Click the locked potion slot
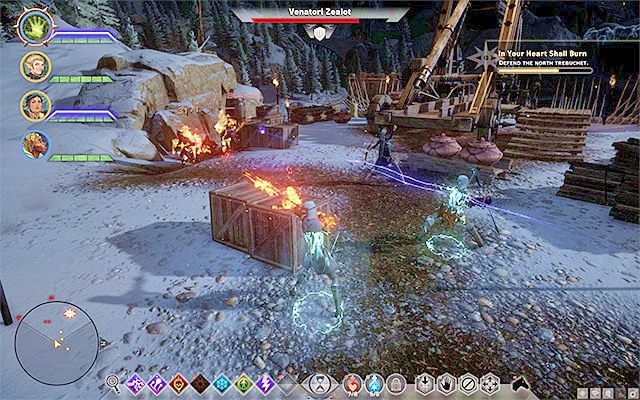This screenshot has height=400, width=640. coord(396,383)
